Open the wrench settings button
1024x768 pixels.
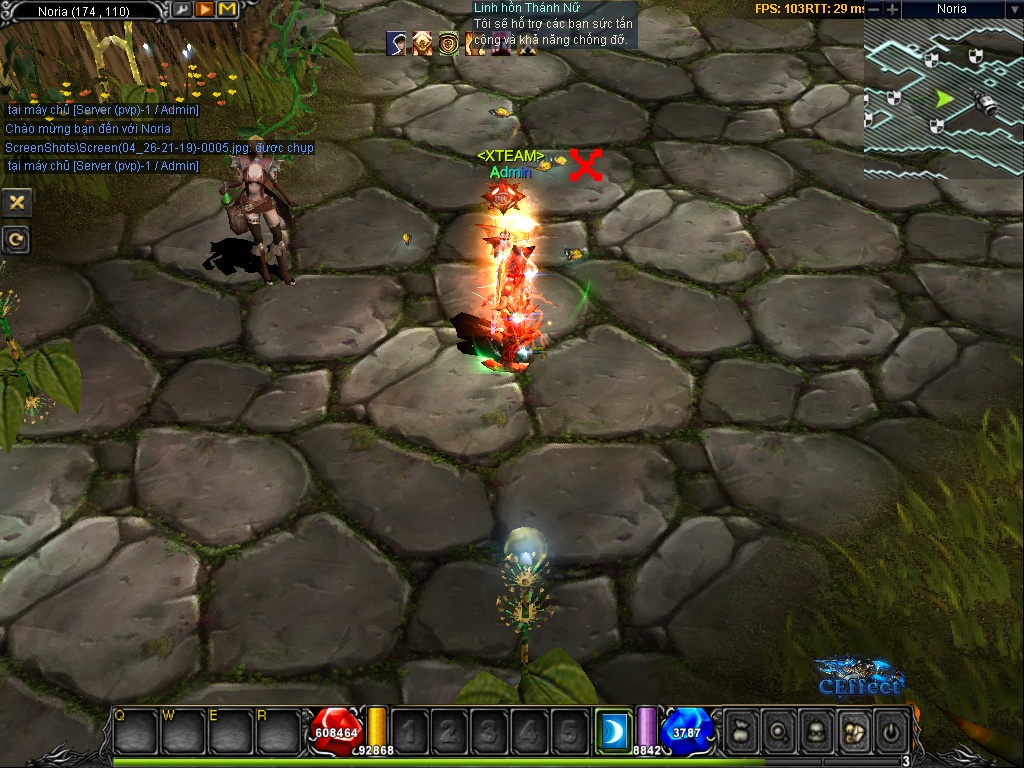coord(182,10)
